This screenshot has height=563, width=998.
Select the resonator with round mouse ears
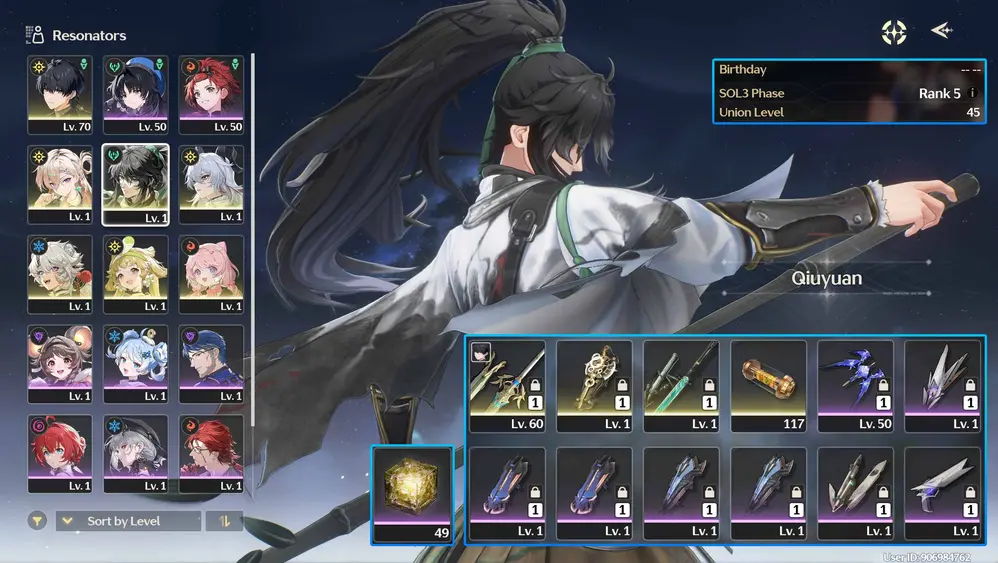click(x=60, y=364)
